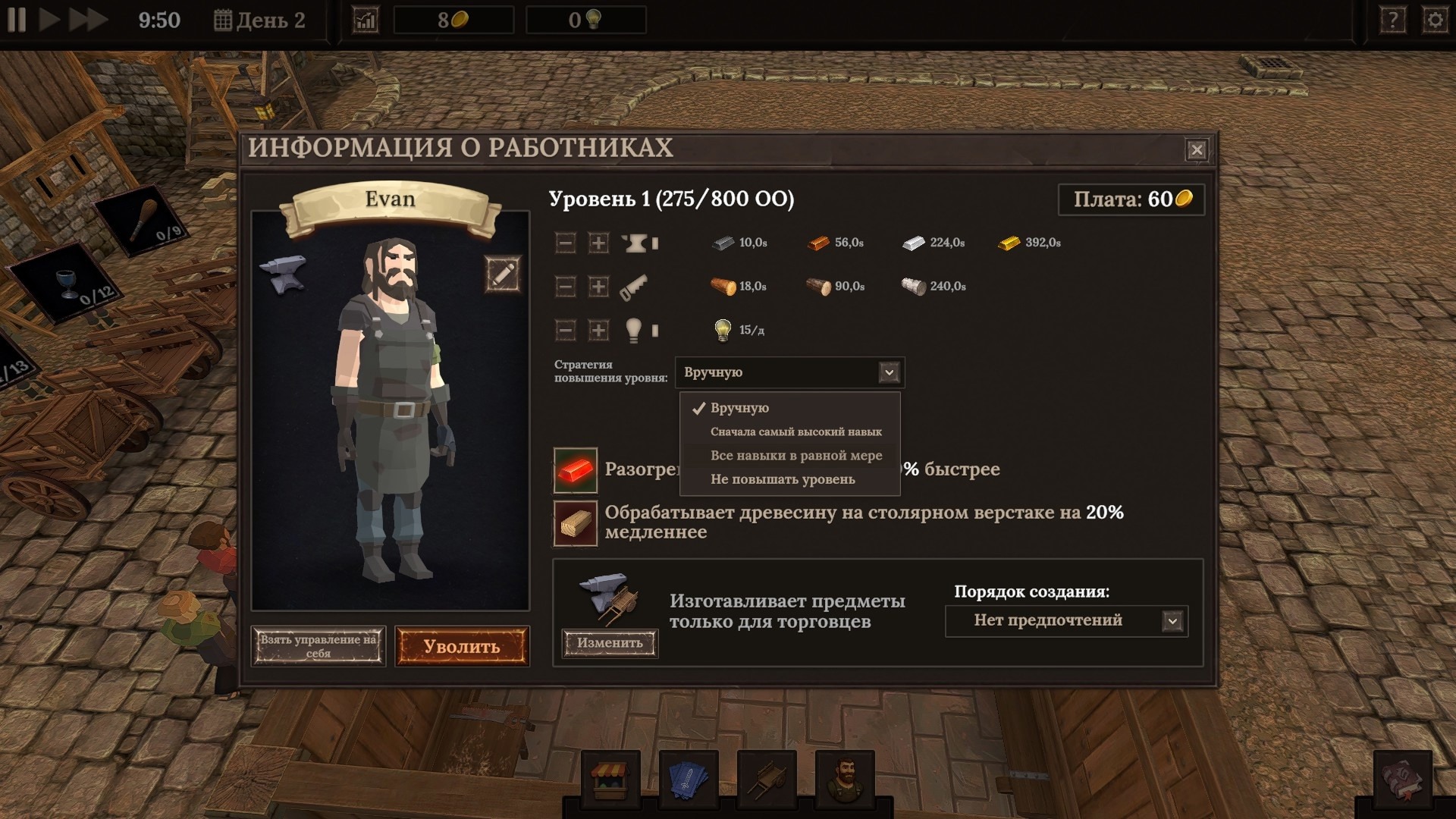
Task: Pick 'Не повышать уровень' strategy
Action: 782,479
